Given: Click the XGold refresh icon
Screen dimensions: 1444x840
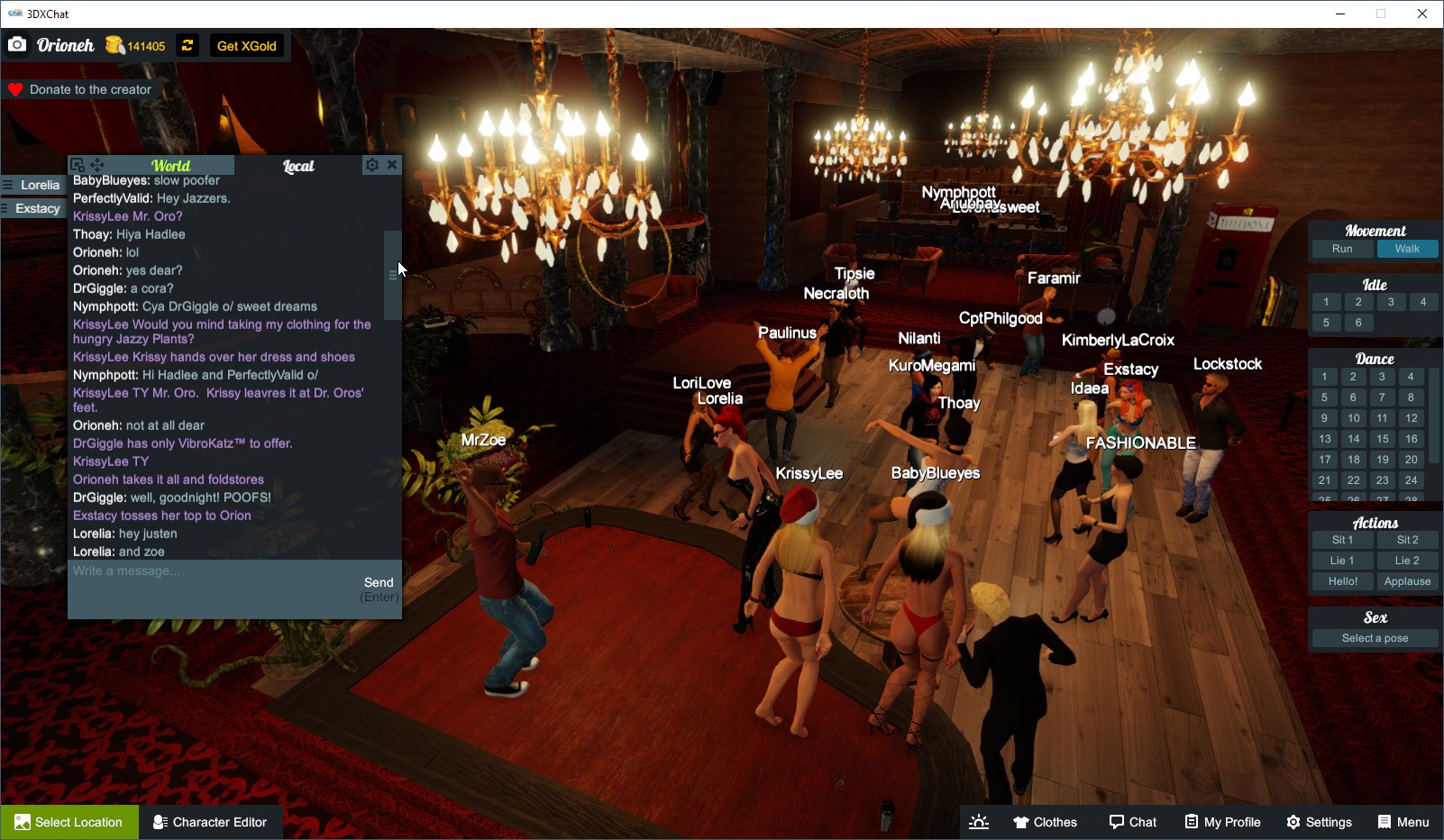Looking at the screenshot, I should pos(187,45).
